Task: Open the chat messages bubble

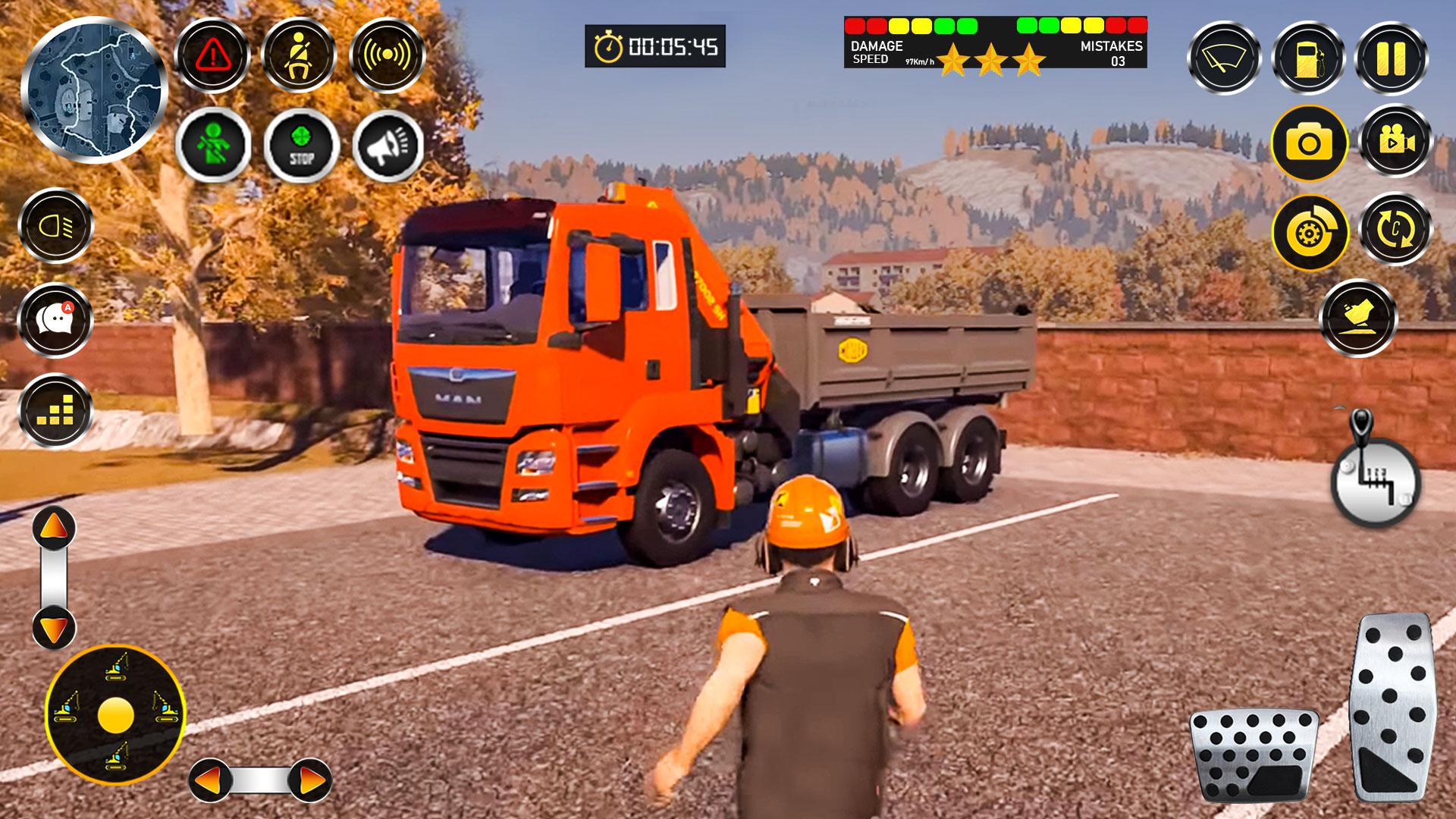Action: point(55,319)
